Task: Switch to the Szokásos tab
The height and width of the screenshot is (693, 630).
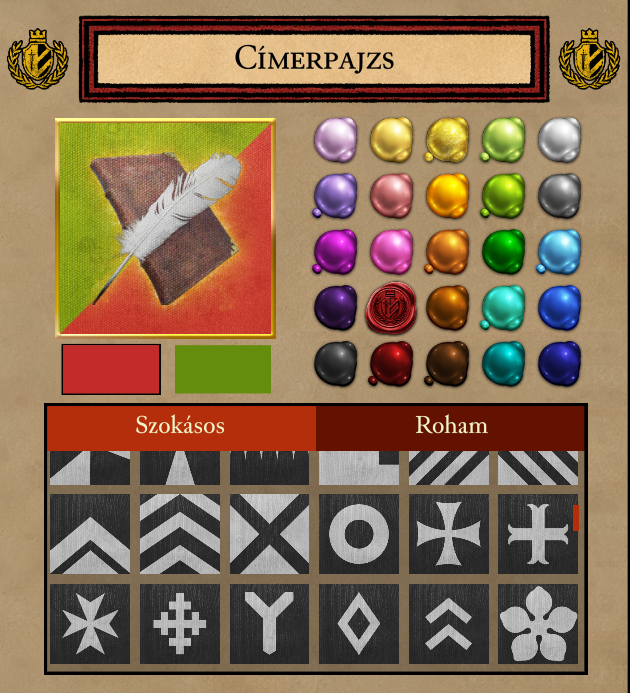Action: click(x=180, y=426)
